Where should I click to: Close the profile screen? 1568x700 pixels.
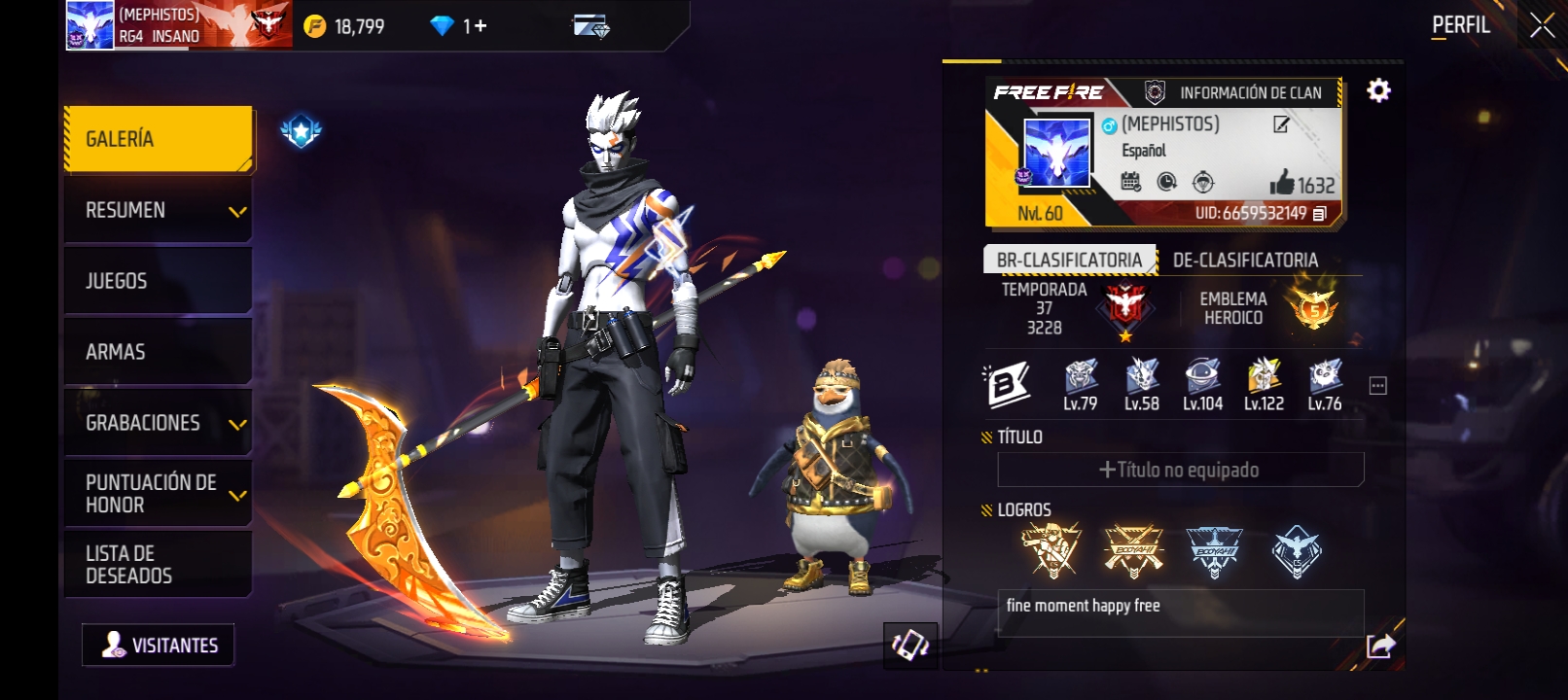1542,25
